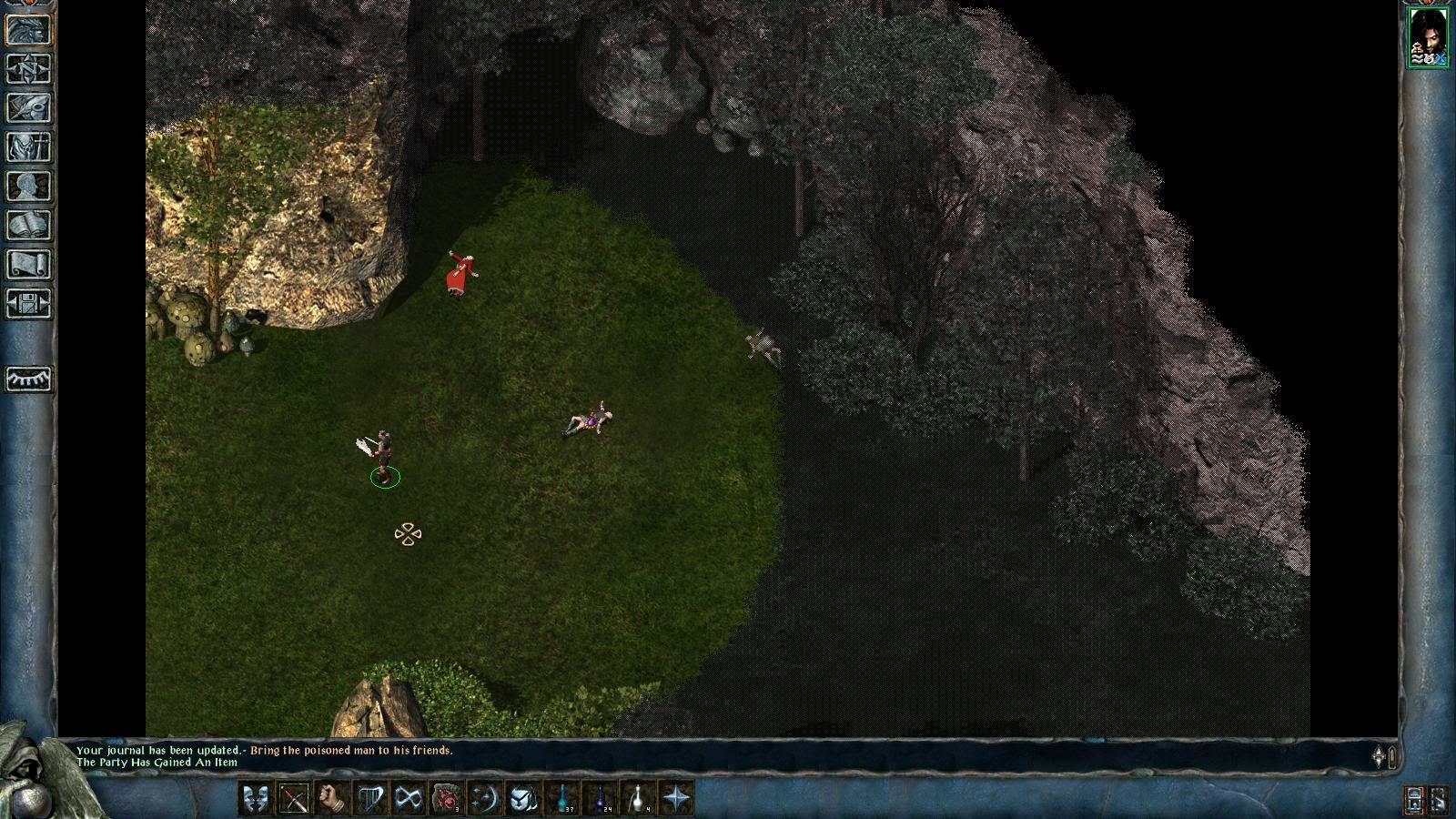Select the character portrait
This screenshot has width=1456, height=819.
pos(1428,37)
